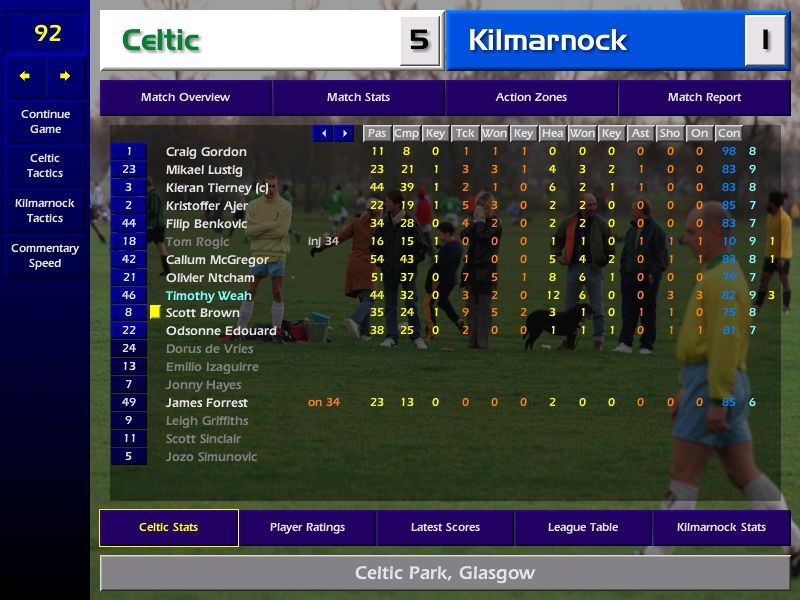Go back with the left yellow arrow
Image resolution: width=800 pixels, height=600 pixels.
point(25,76)
